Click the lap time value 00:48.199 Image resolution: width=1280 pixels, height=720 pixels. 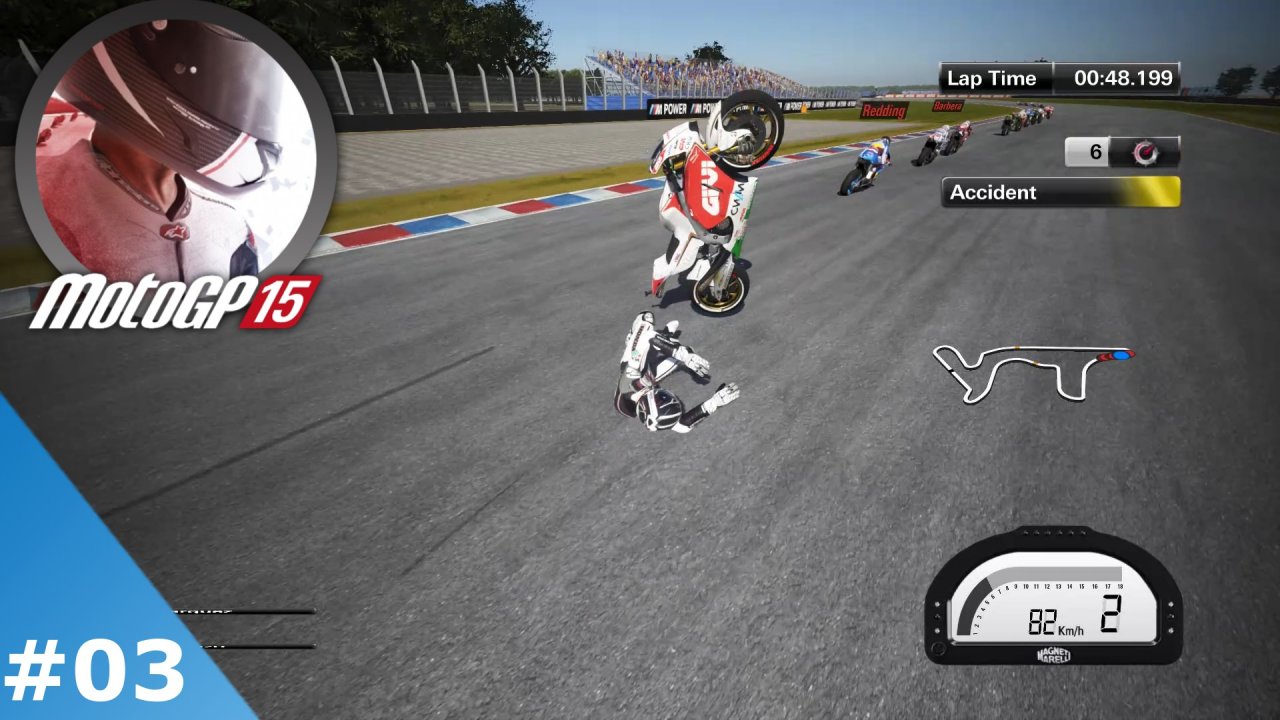point(1125,77)
